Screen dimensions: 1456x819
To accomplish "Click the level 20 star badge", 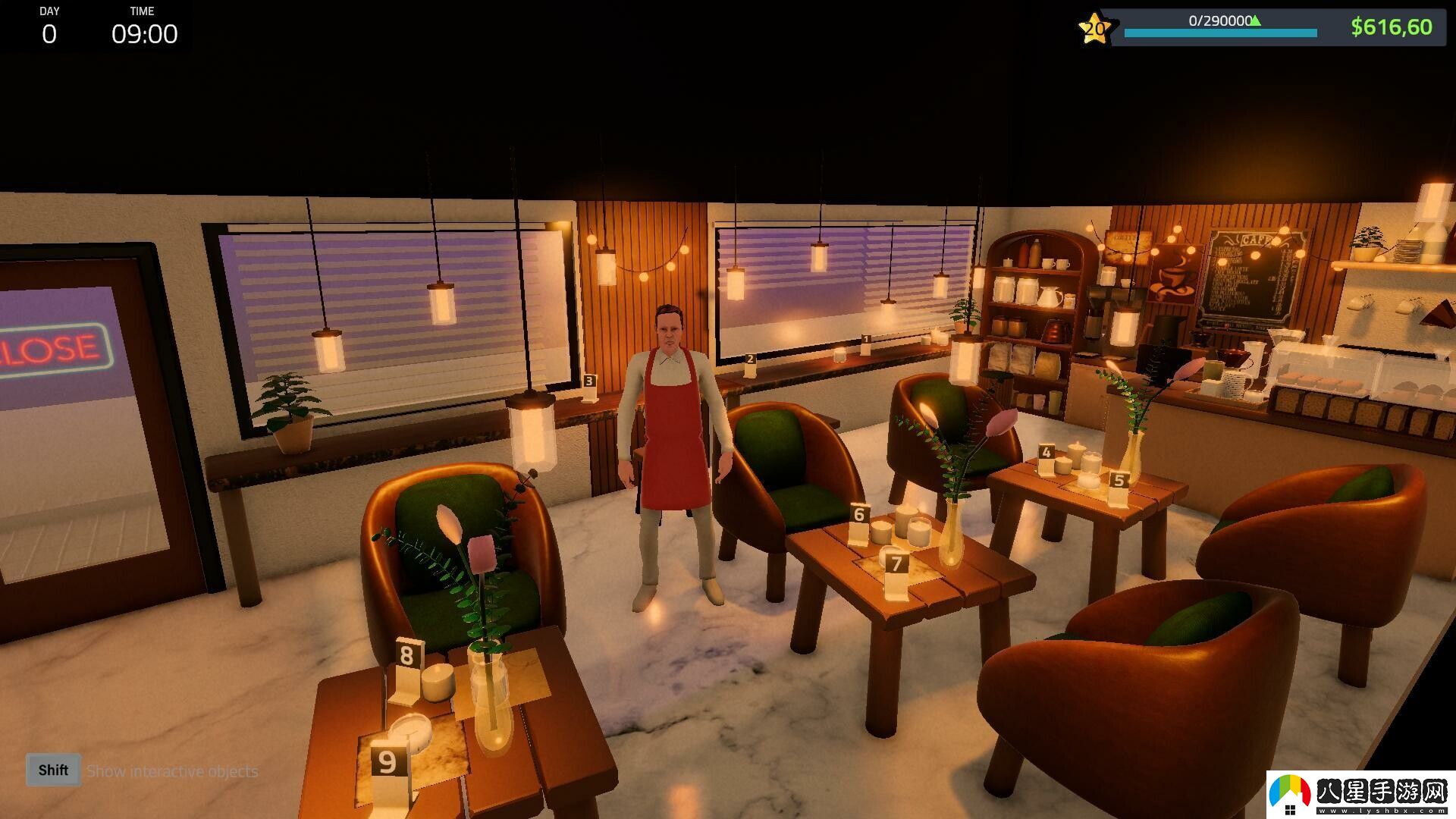I will (1094, 30).
